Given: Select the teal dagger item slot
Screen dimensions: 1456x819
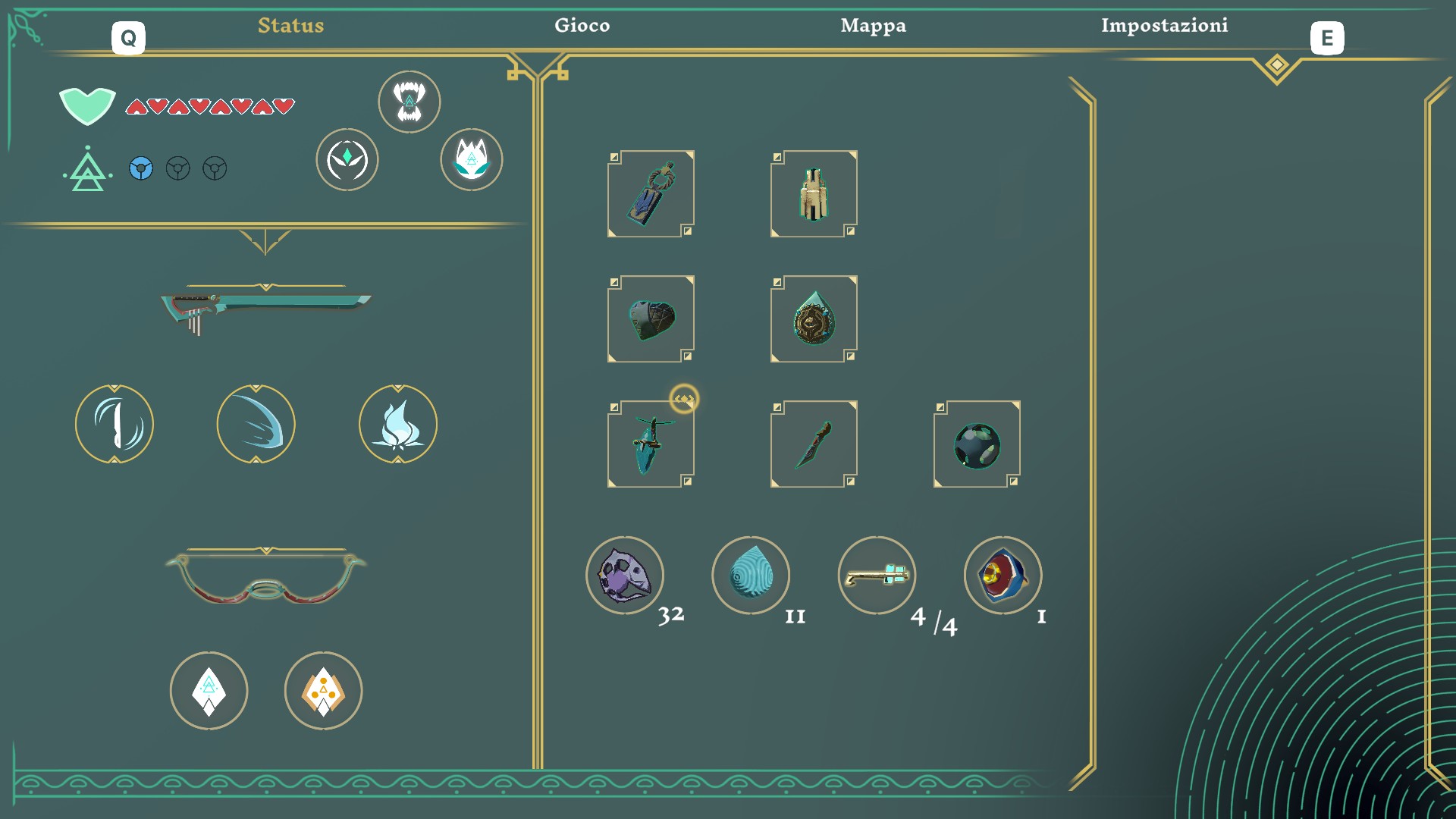Looking at the screenshot, I should [651, 444].
